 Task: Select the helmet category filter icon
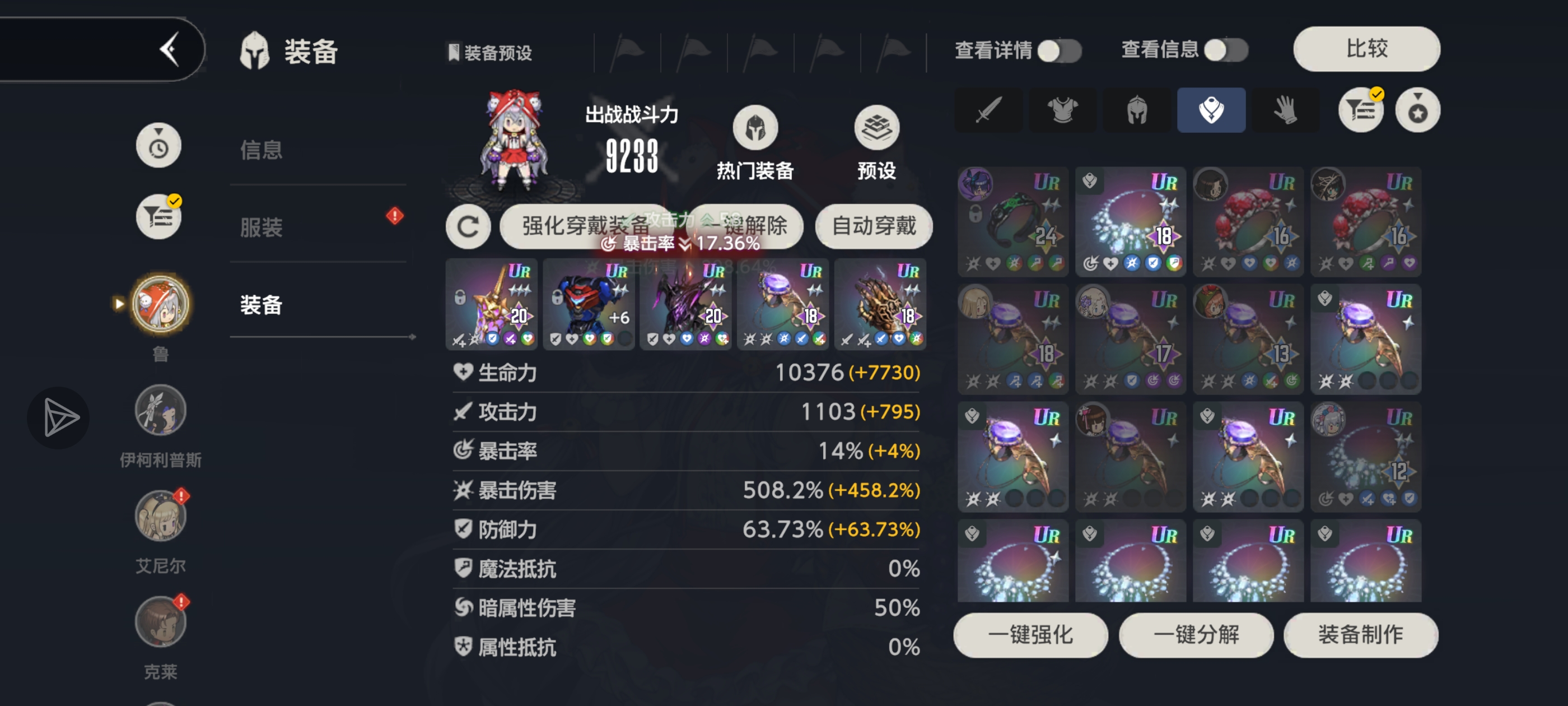(1136, 110)
